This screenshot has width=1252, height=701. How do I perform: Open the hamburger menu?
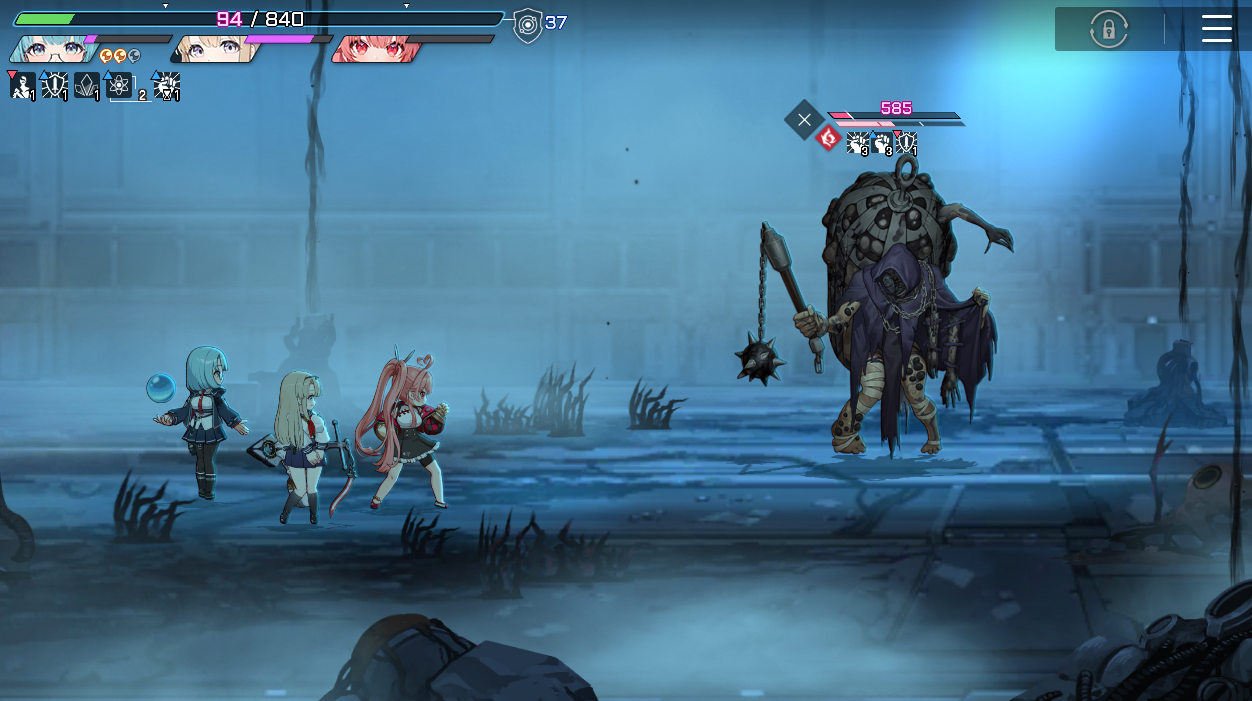pos(1216,29)
